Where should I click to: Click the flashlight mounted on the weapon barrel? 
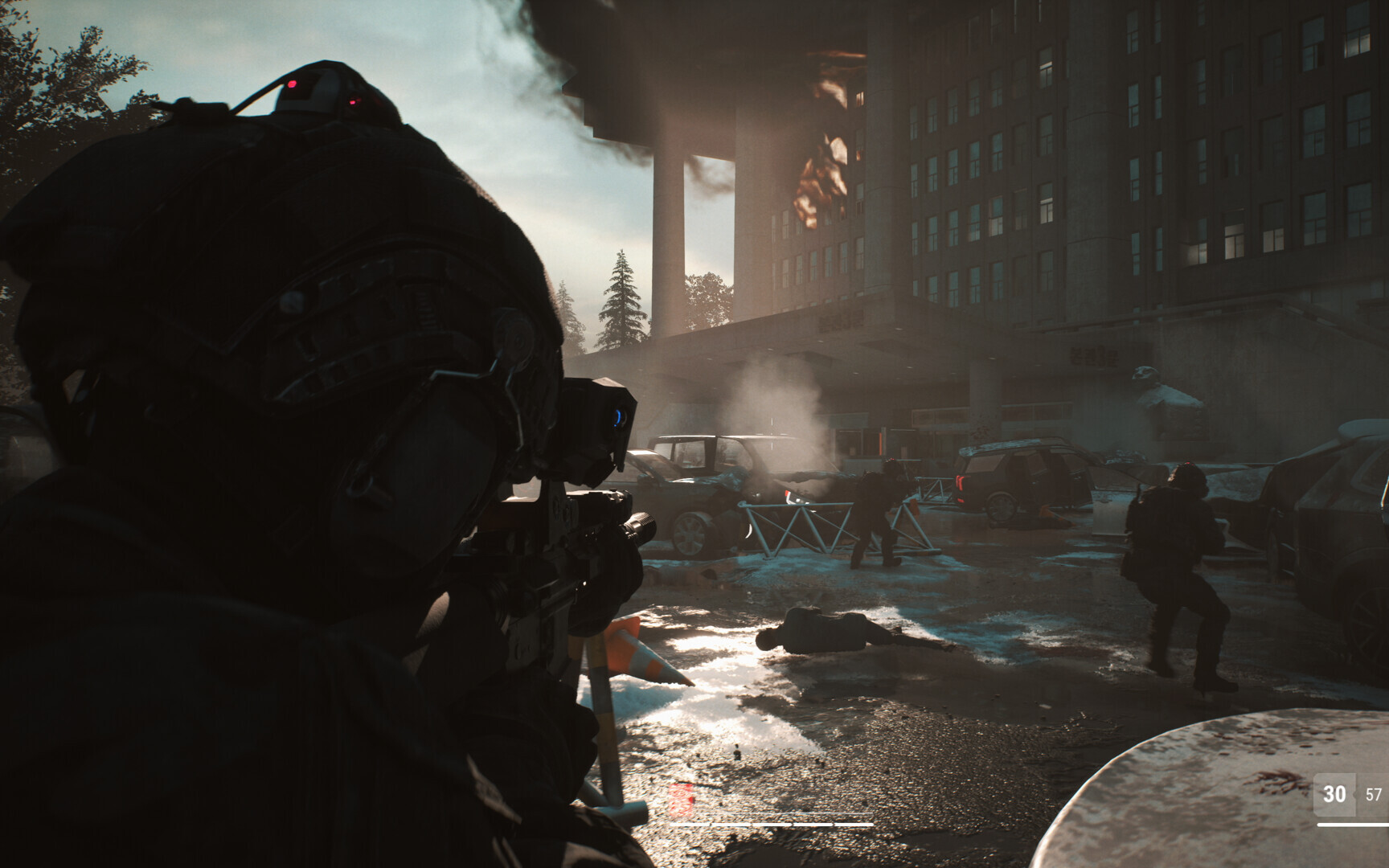(641, 525)
